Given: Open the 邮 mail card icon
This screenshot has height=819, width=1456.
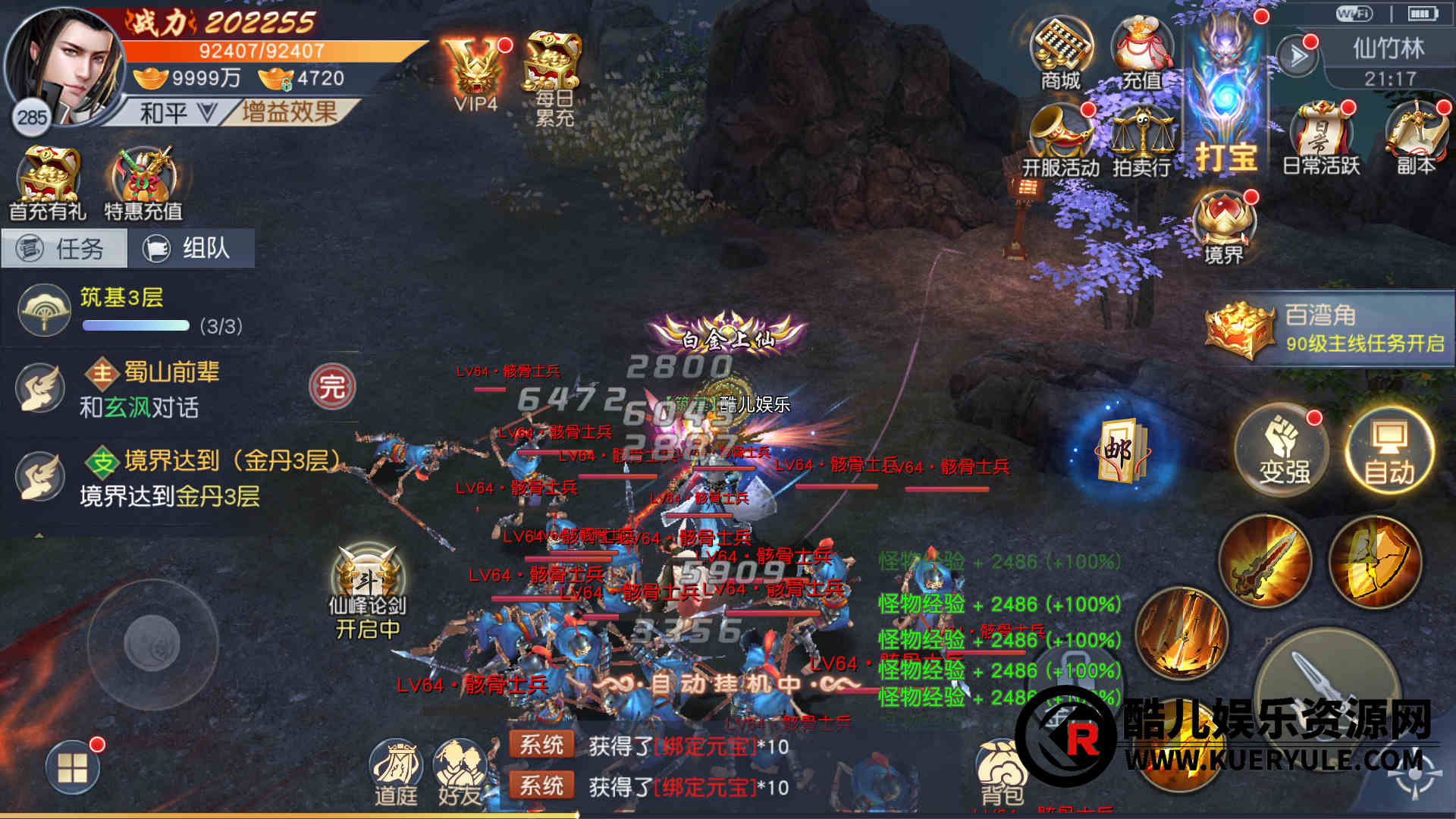Looking at the screenshot, I should tap(1121, 451).
